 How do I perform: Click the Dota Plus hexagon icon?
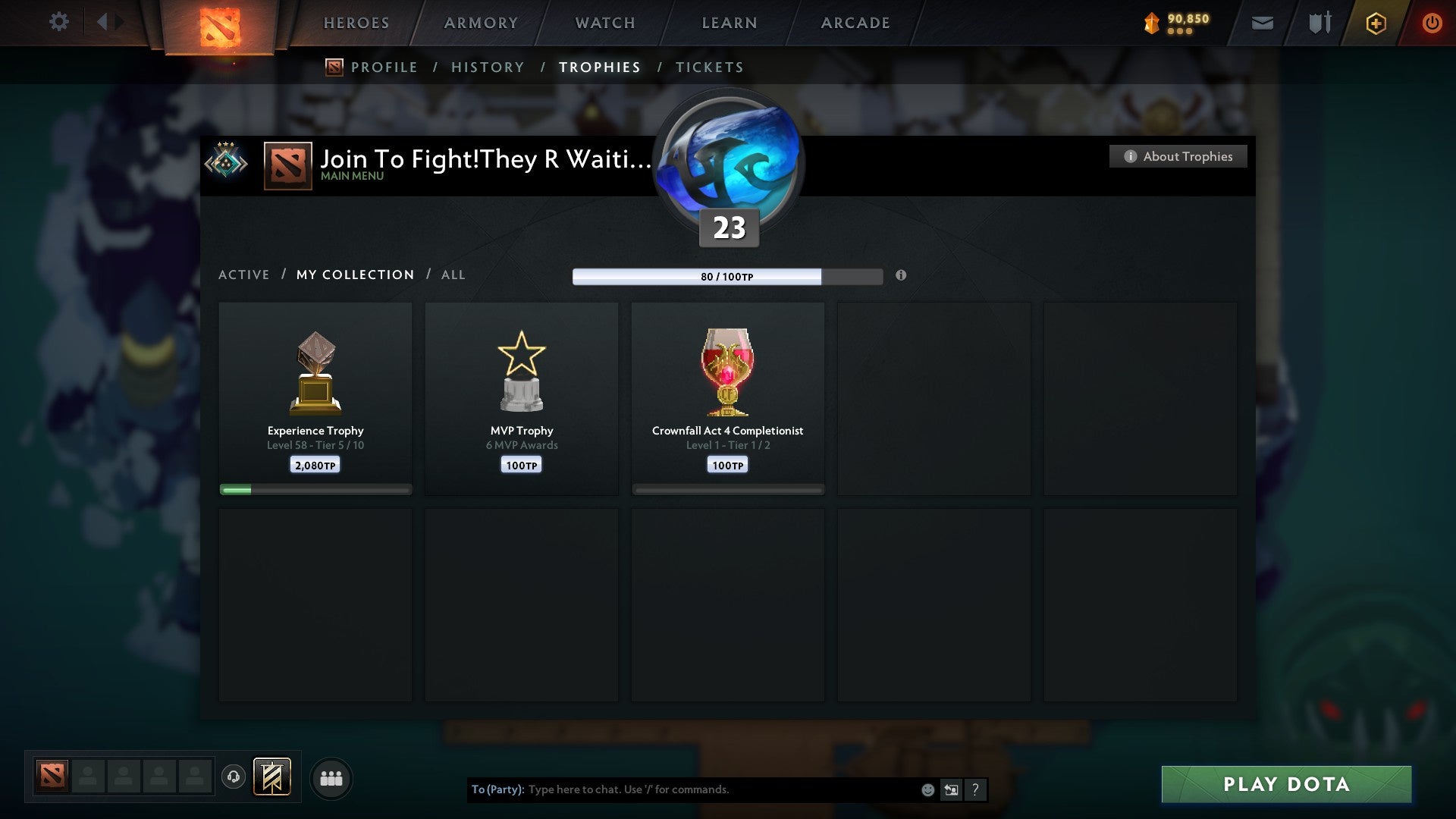click(1376, 23)
